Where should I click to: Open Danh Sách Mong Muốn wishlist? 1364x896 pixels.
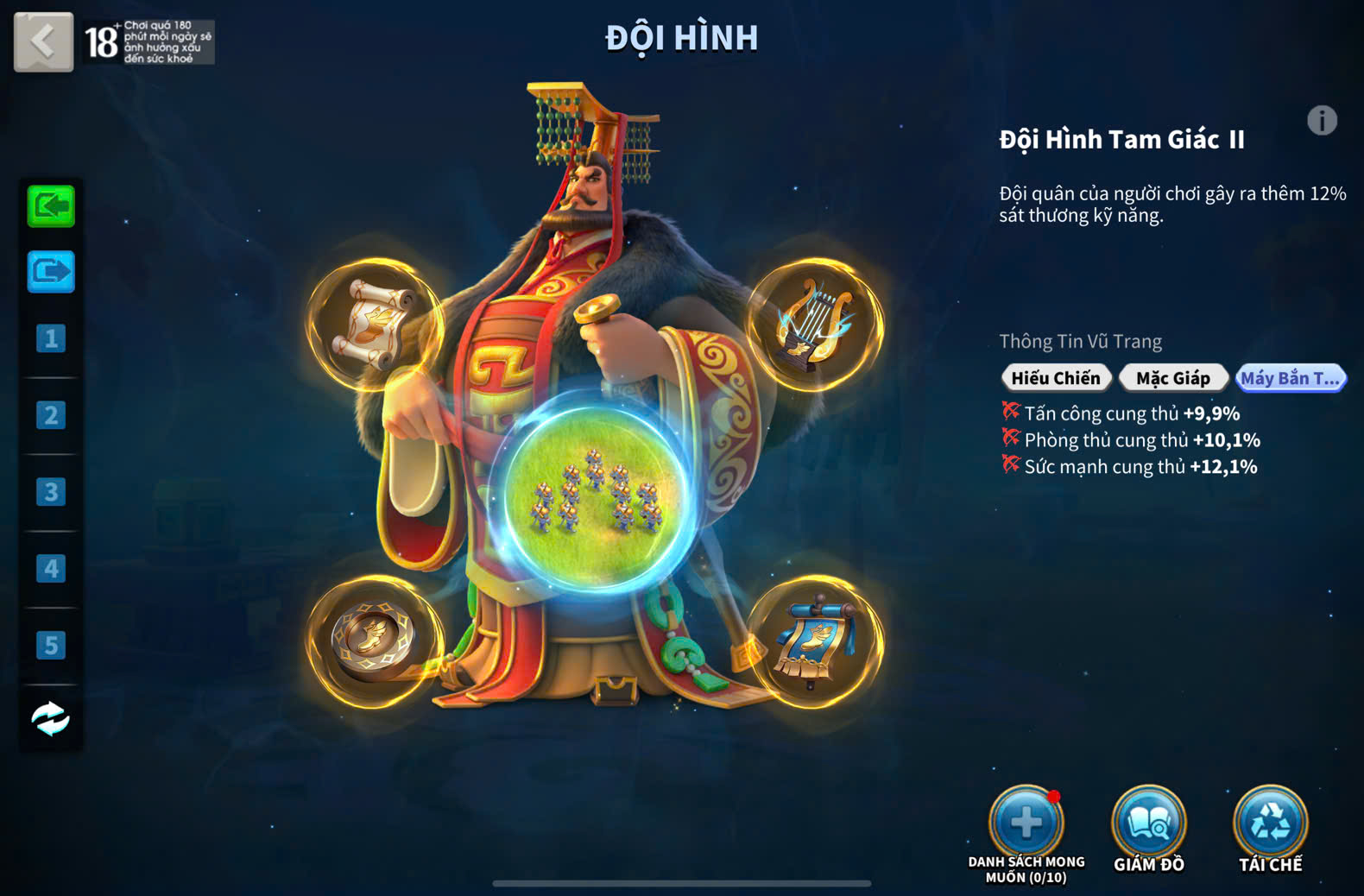coord(1026,823)
